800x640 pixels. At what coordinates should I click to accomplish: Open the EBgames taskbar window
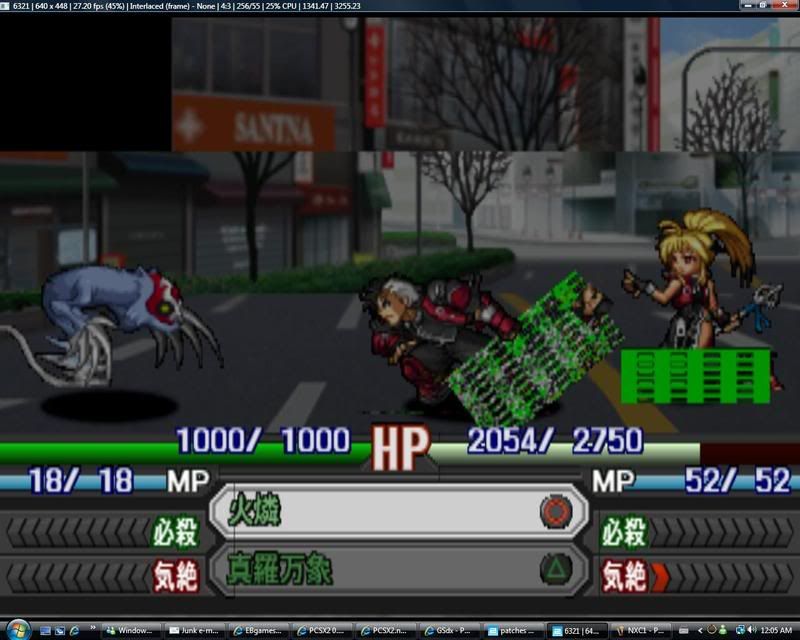(259, 631)
